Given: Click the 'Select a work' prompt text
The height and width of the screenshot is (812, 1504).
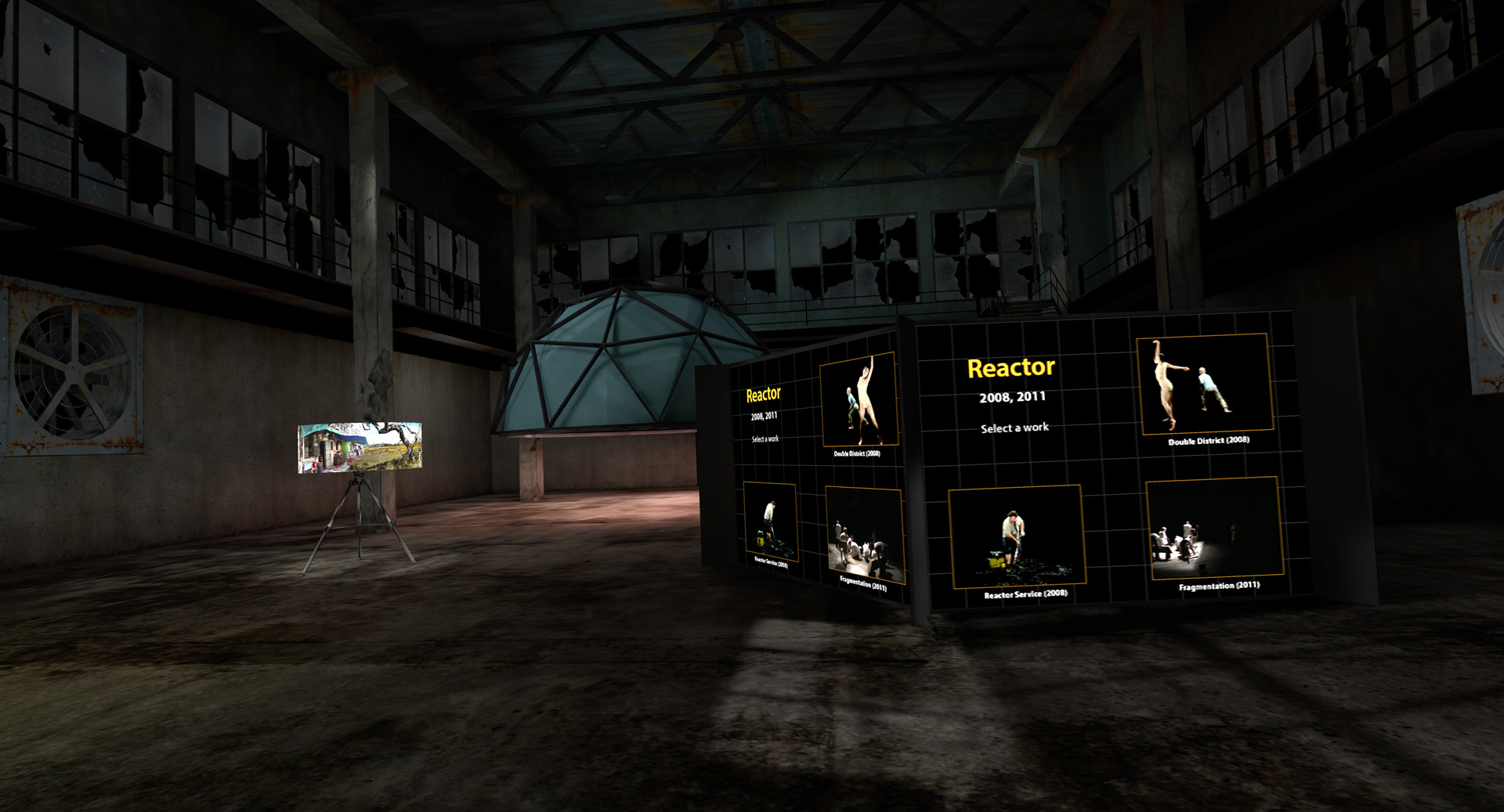Looking at the screenshot, I should (1014, 427).
